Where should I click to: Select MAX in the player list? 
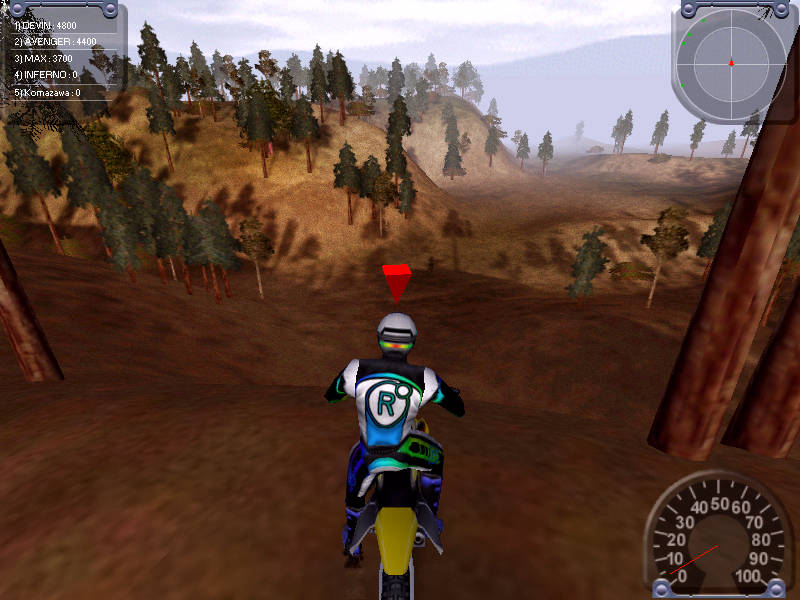47,58
